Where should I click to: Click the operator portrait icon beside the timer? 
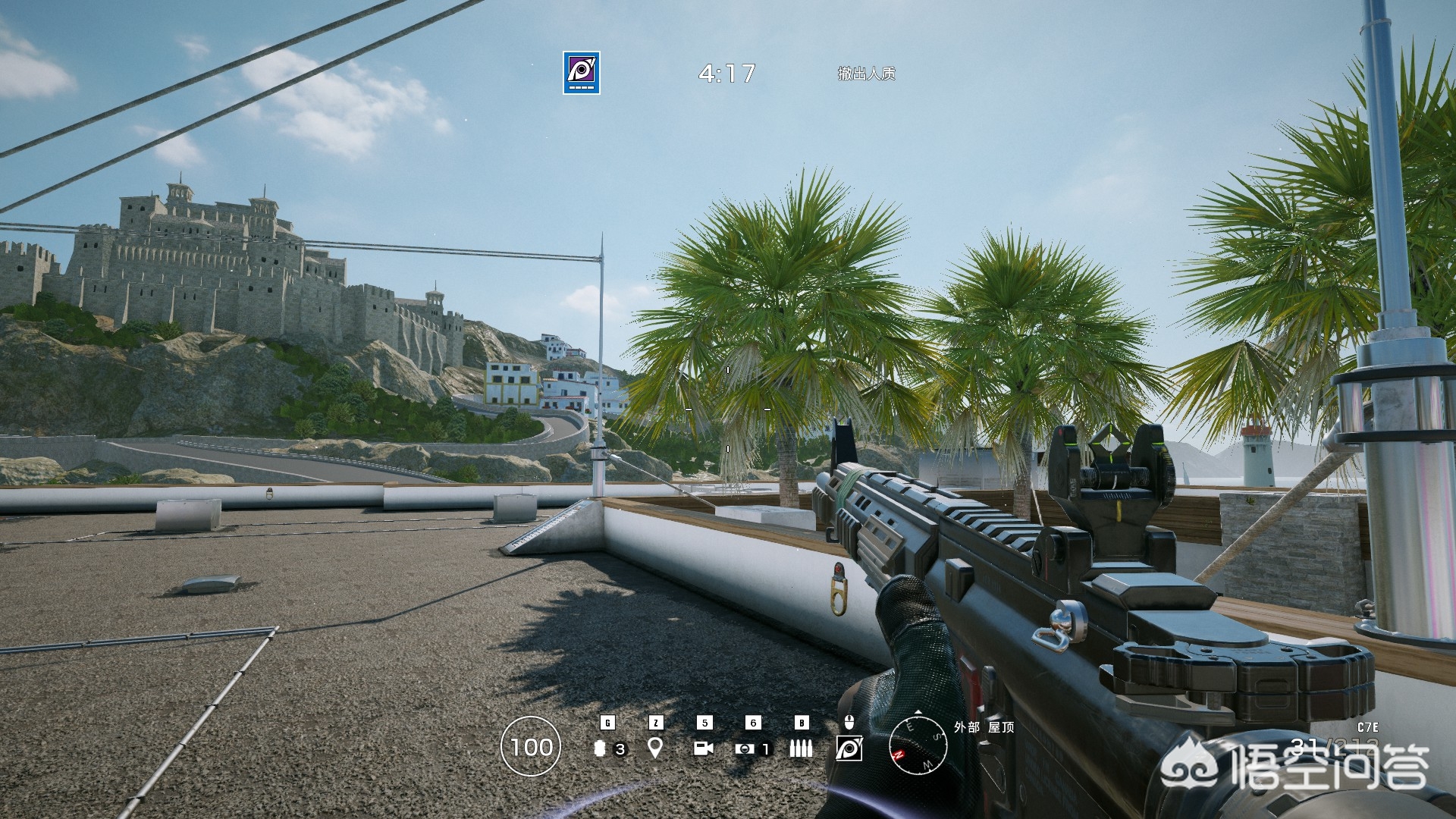[x=582, y=73]
